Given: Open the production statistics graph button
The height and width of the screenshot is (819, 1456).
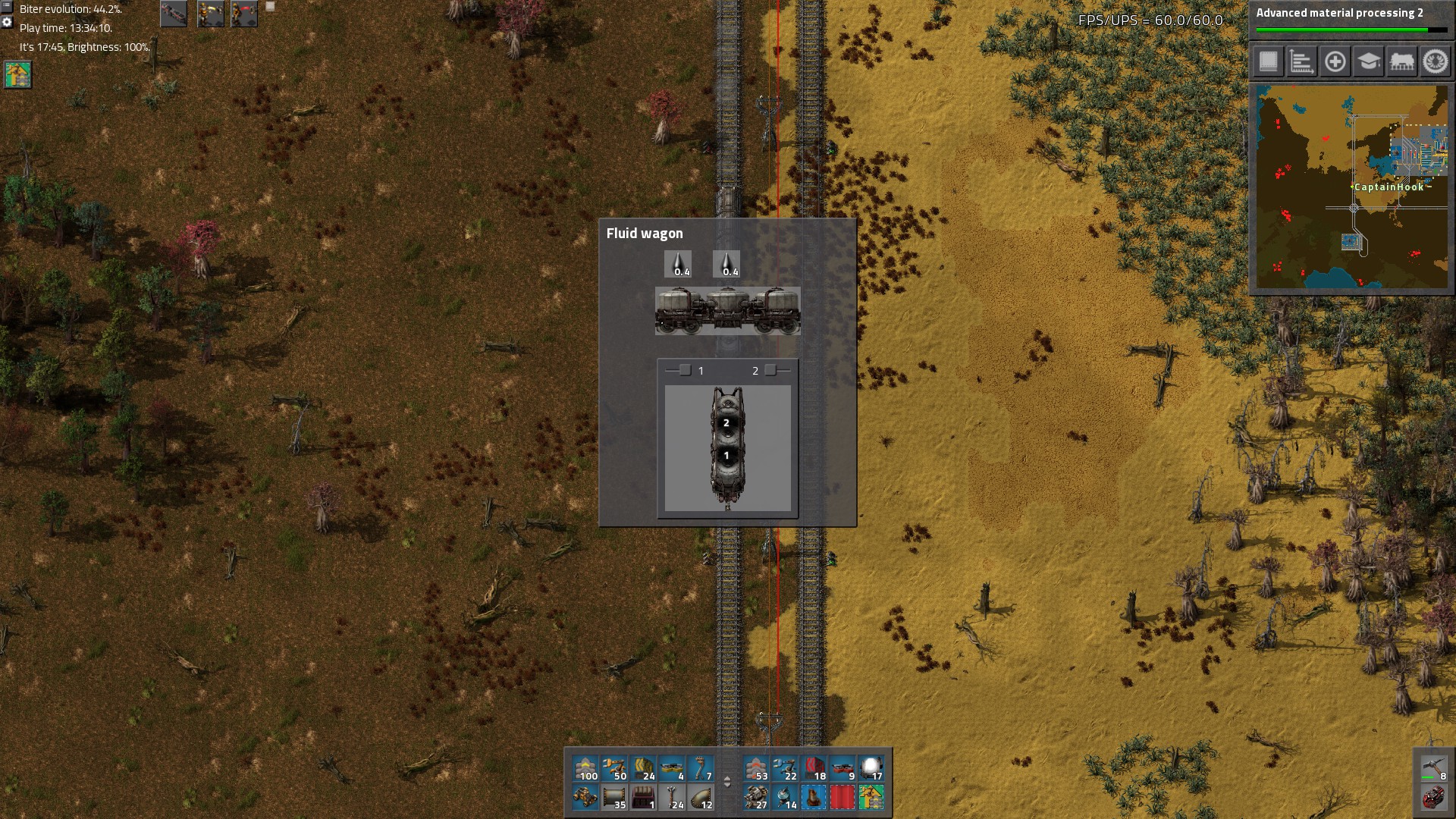Looking at the screenshot, I should point(1301,61).
